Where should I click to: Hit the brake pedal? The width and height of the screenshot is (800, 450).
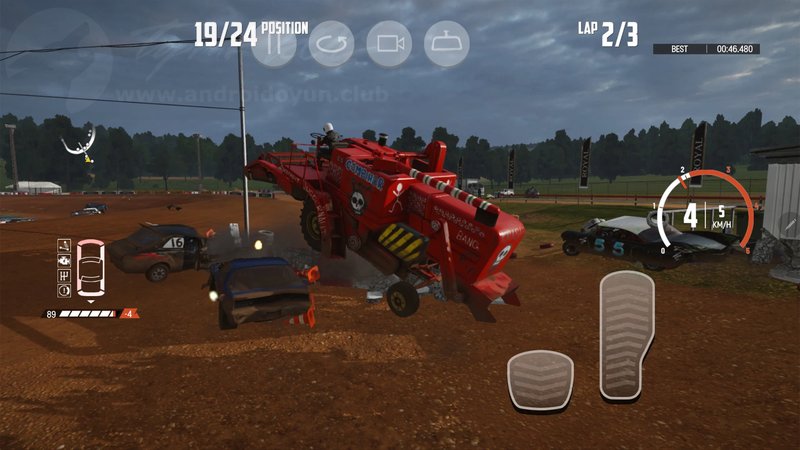click(x=540, y=379)
